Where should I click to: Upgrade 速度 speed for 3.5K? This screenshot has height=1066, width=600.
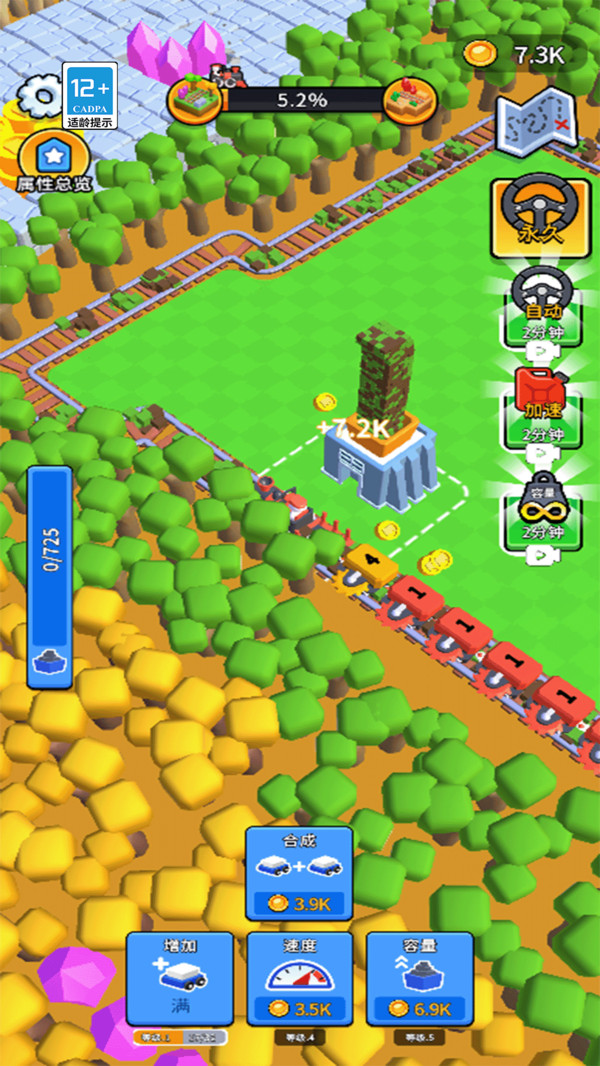coord(299,978)
